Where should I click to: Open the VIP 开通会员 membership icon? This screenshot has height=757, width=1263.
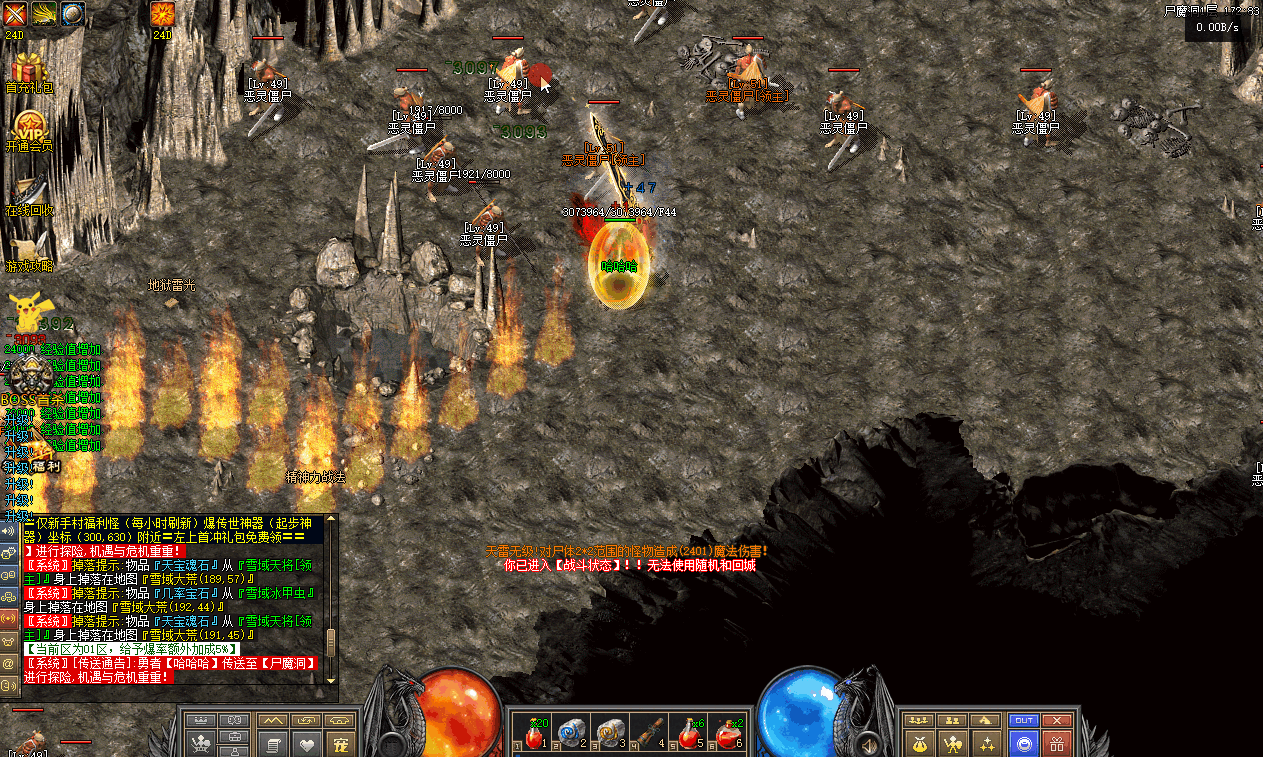click(29, 128)
